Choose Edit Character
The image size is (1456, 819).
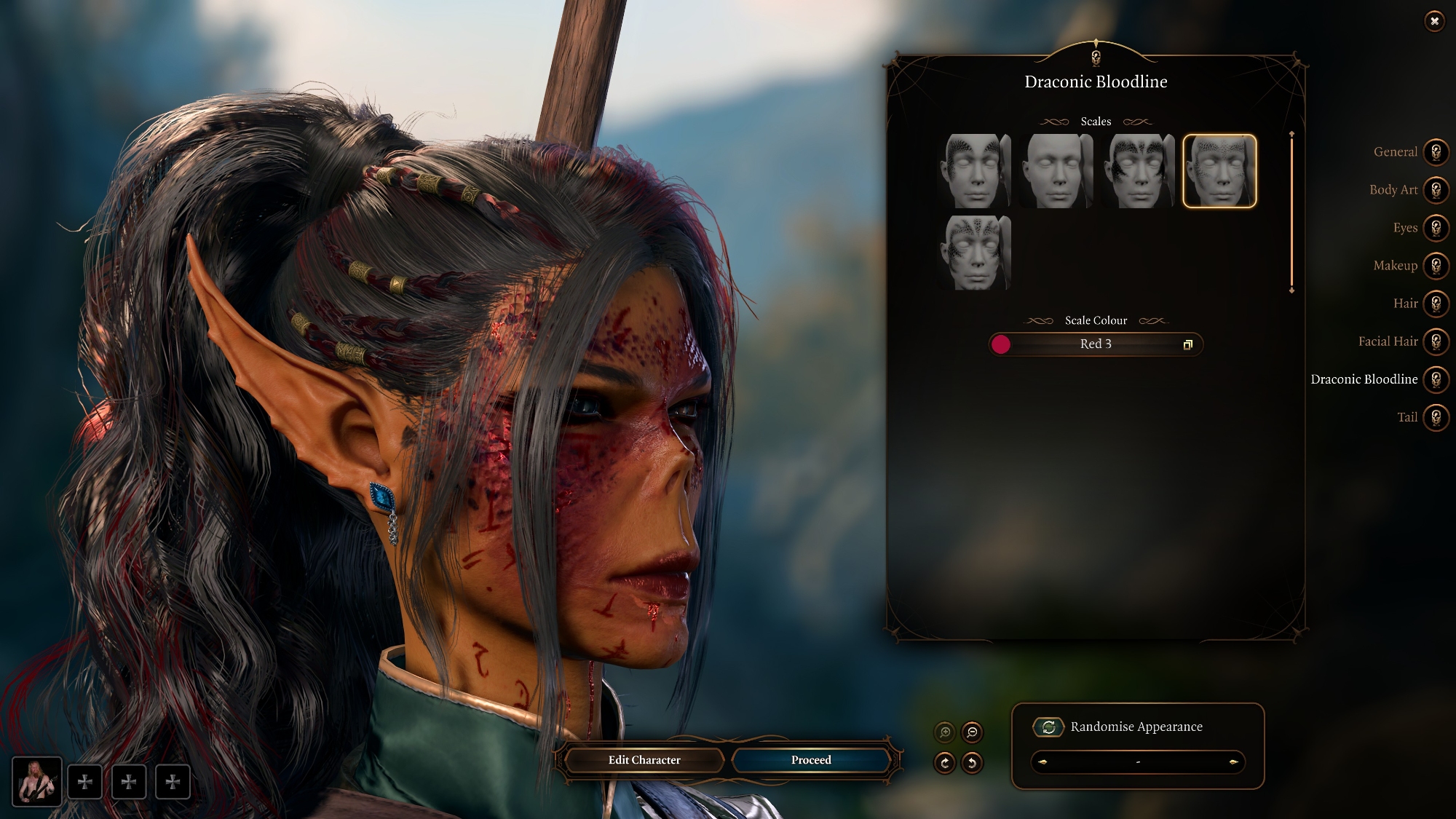point(644,760)
